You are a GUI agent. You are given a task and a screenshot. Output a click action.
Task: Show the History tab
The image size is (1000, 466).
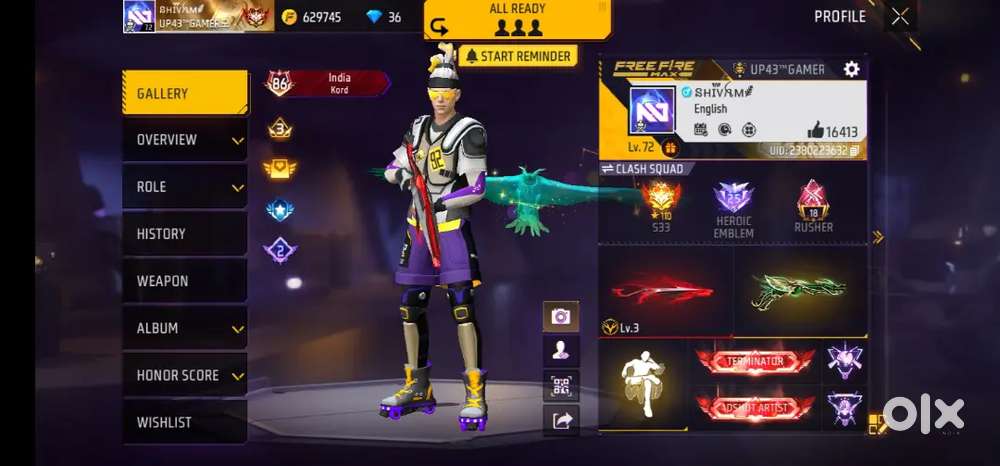pos(185,234)
